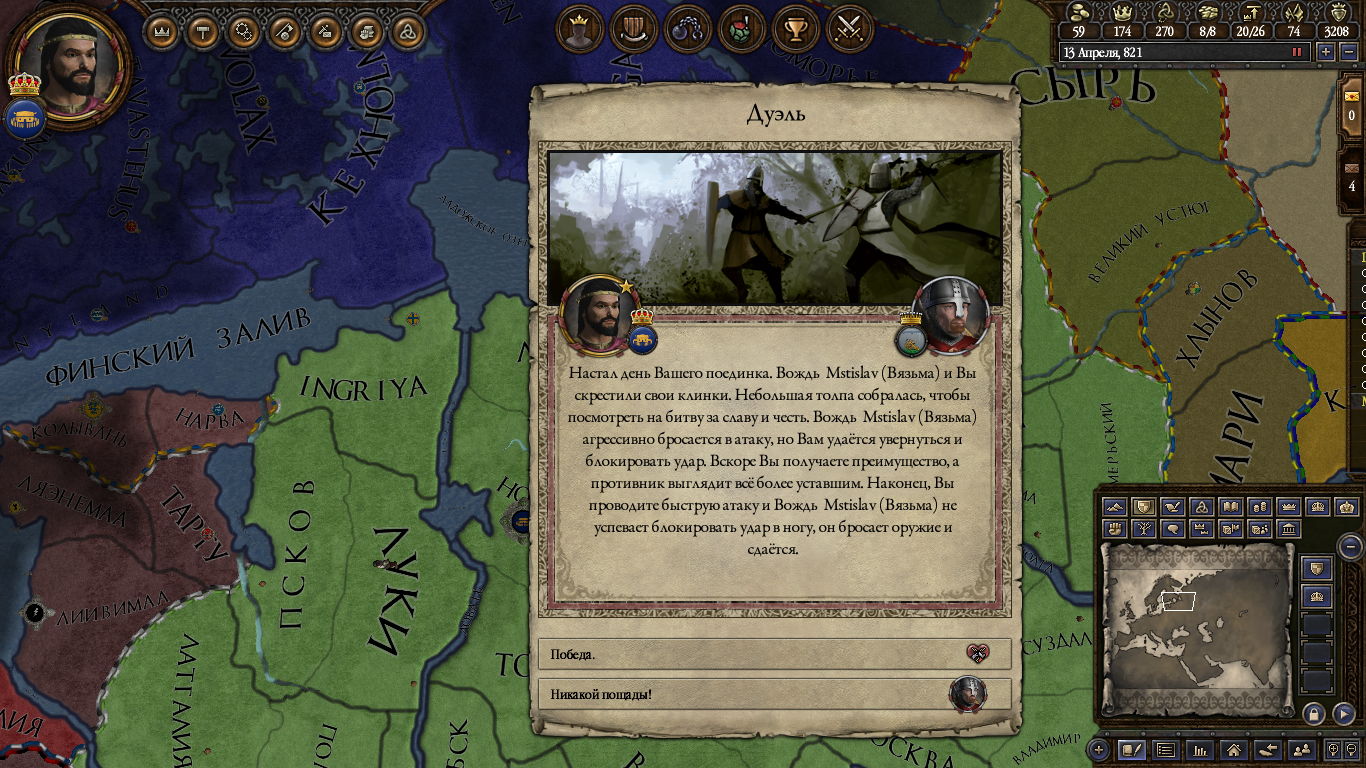Open the triquetra religion tab
Image resolution: width=1366 pixels, height=768 pixels.
coord(406,31)
